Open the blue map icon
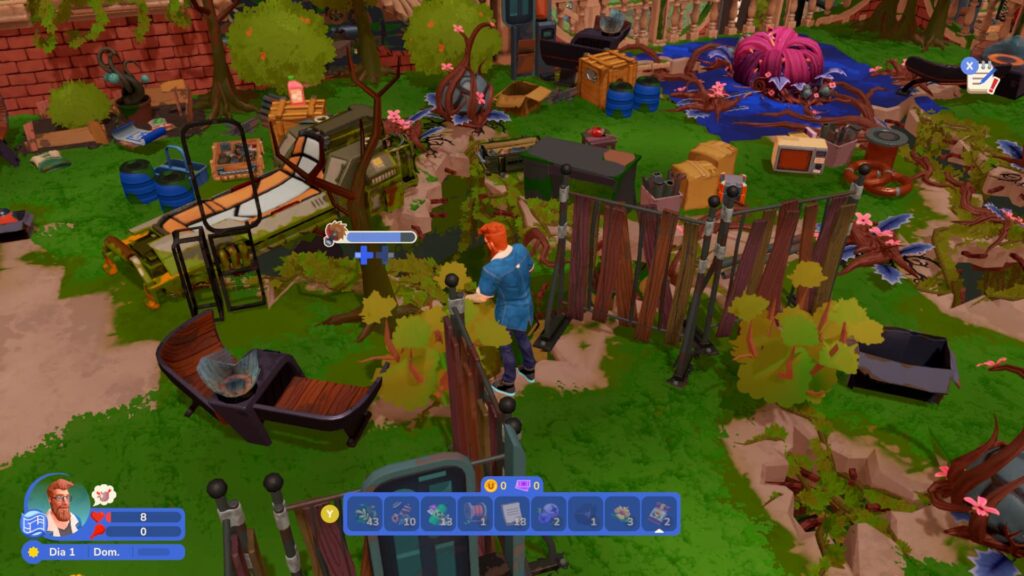This screenshot has width=1024, height=576. [x=32, y=523]
